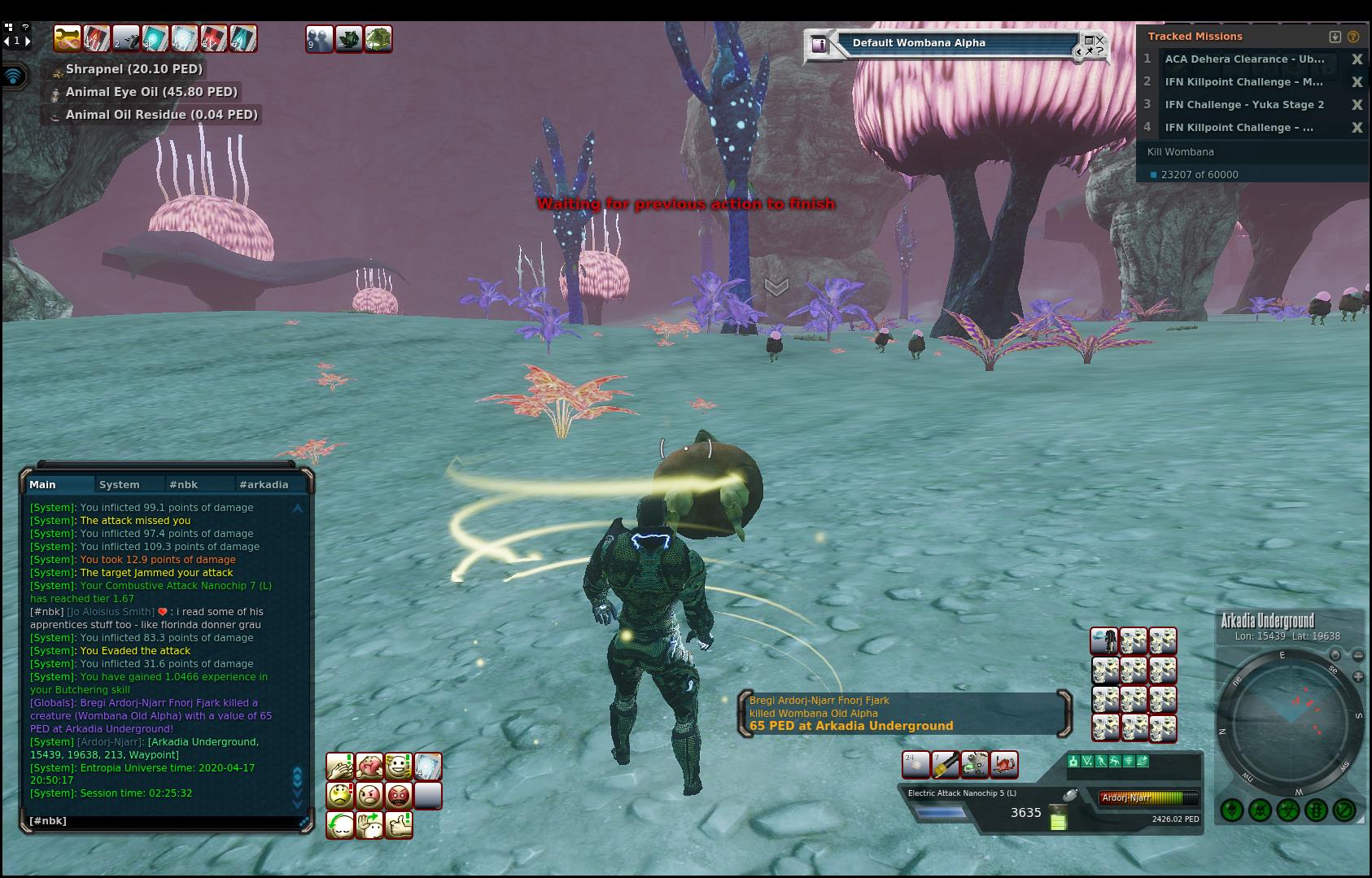Screen dimensions: 1372x878
Task: Activate the two-figures icon in slot 9
Action: tap(319, 38)
